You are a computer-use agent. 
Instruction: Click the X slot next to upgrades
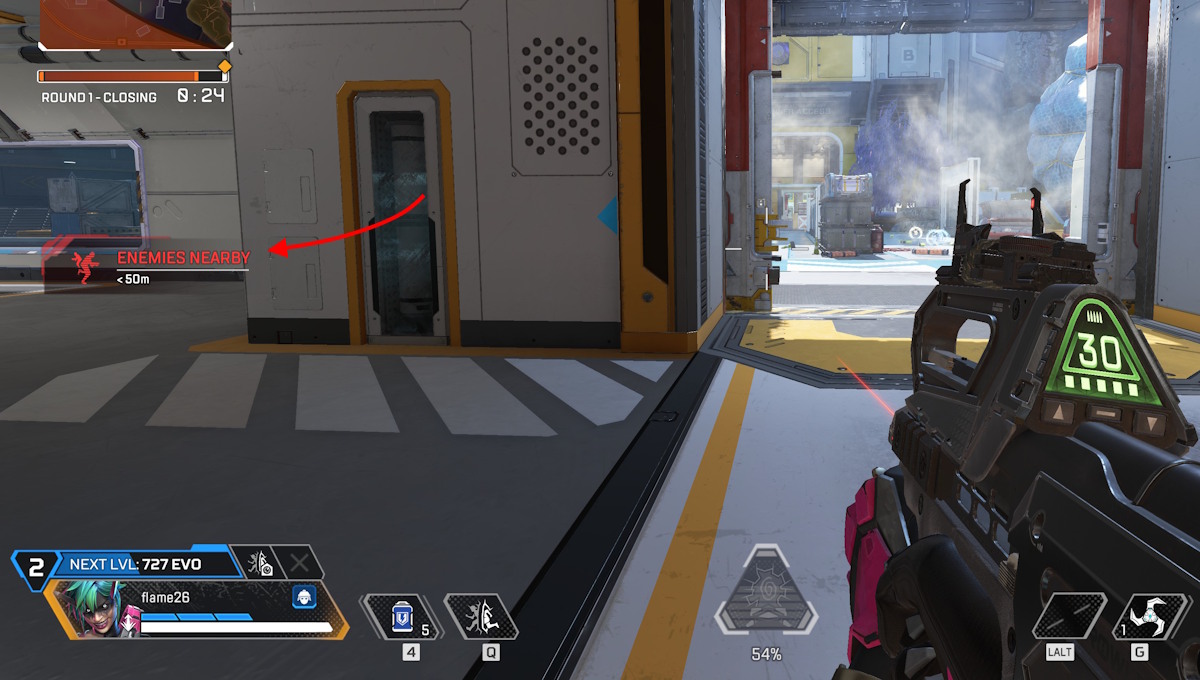click(300, 563)
